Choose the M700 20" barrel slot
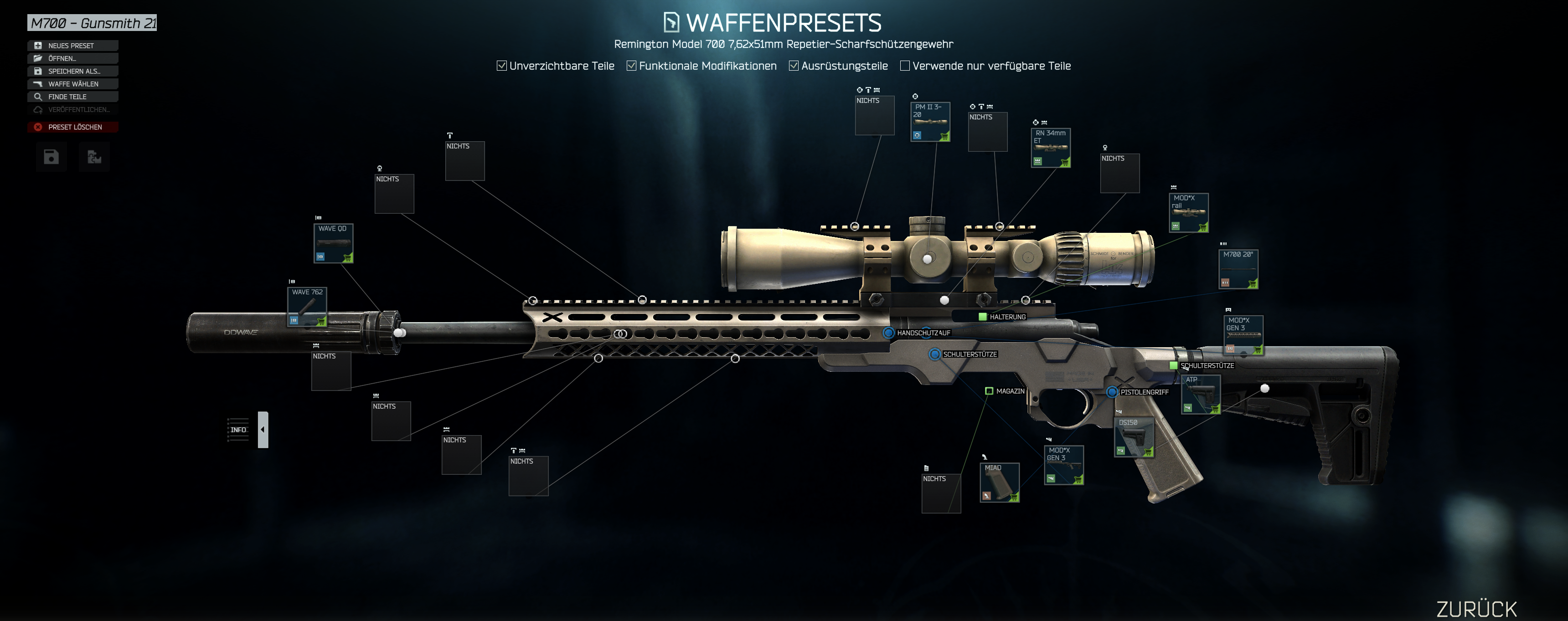Image resolution: width=1568 pixels, height=621 pixels. (1238, 269)
